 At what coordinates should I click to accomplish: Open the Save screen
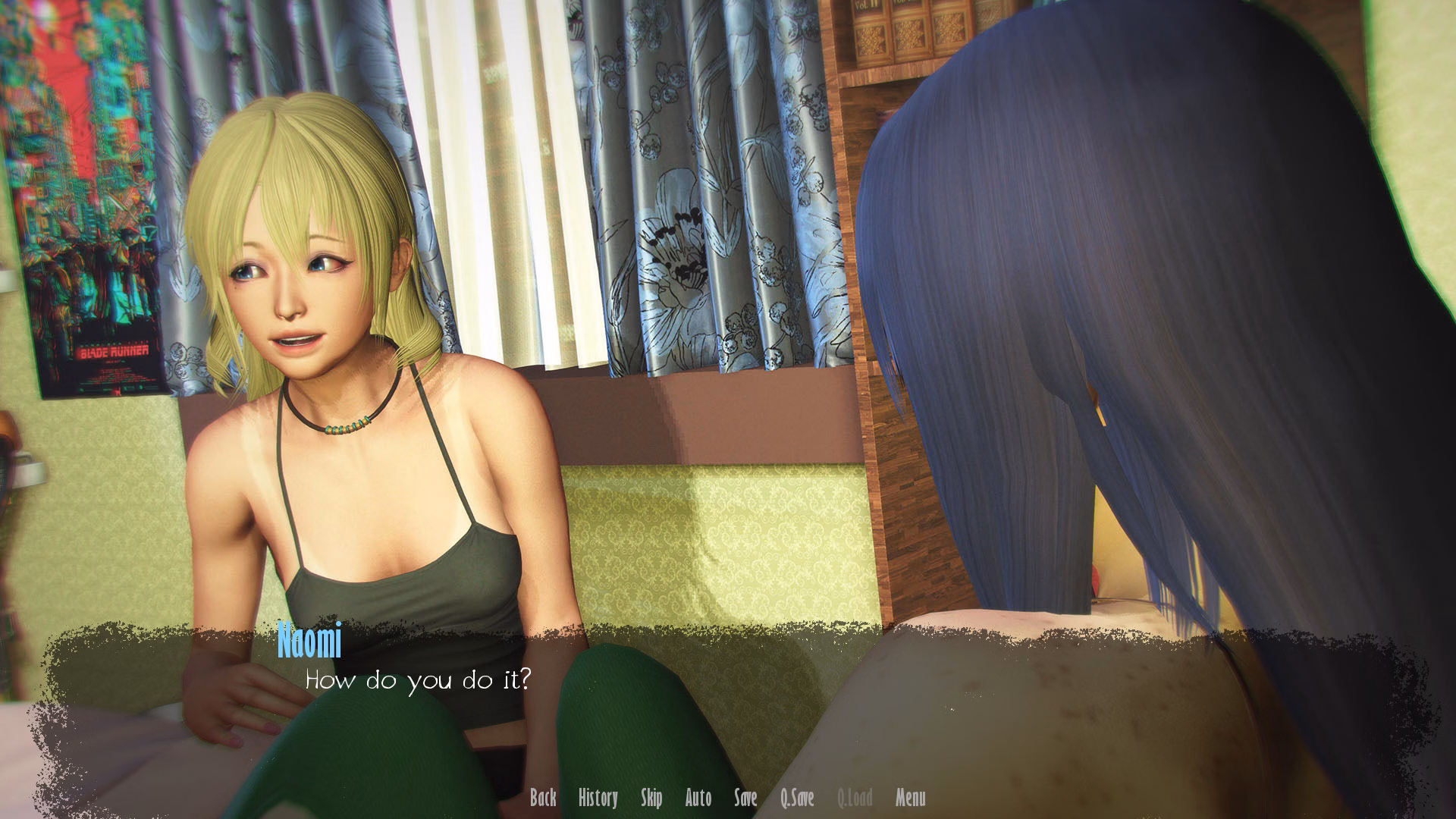[x=746, y=799]
